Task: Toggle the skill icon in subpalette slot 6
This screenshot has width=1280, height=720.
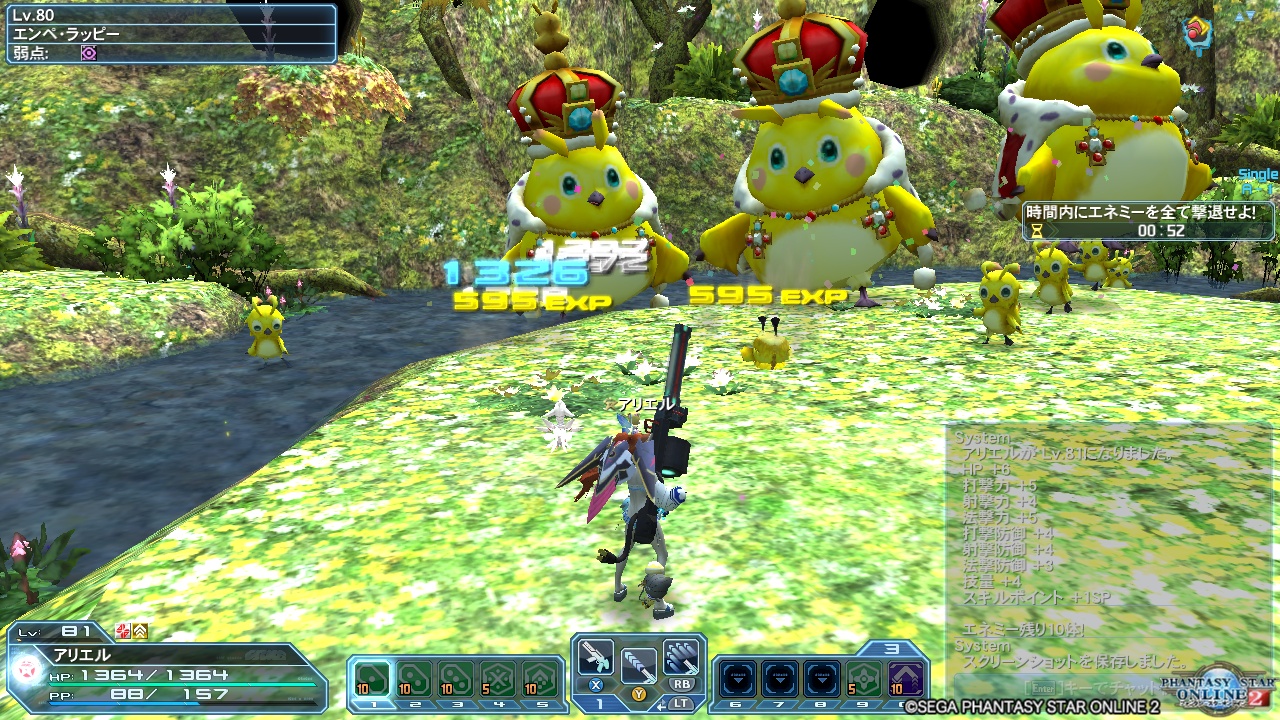Action: click(x=737, y=678)
